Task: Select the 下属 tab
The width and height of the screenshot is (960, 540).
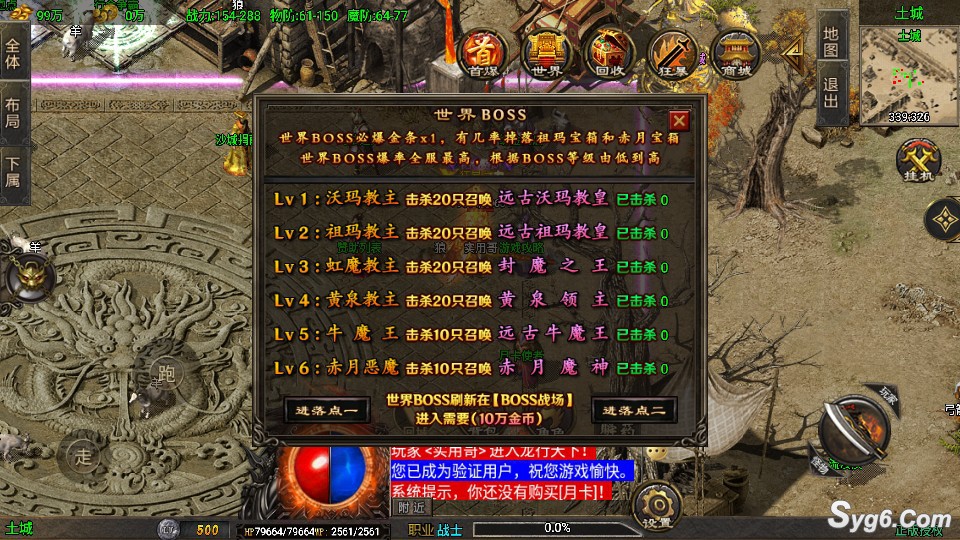Action: tap(13, 172)
